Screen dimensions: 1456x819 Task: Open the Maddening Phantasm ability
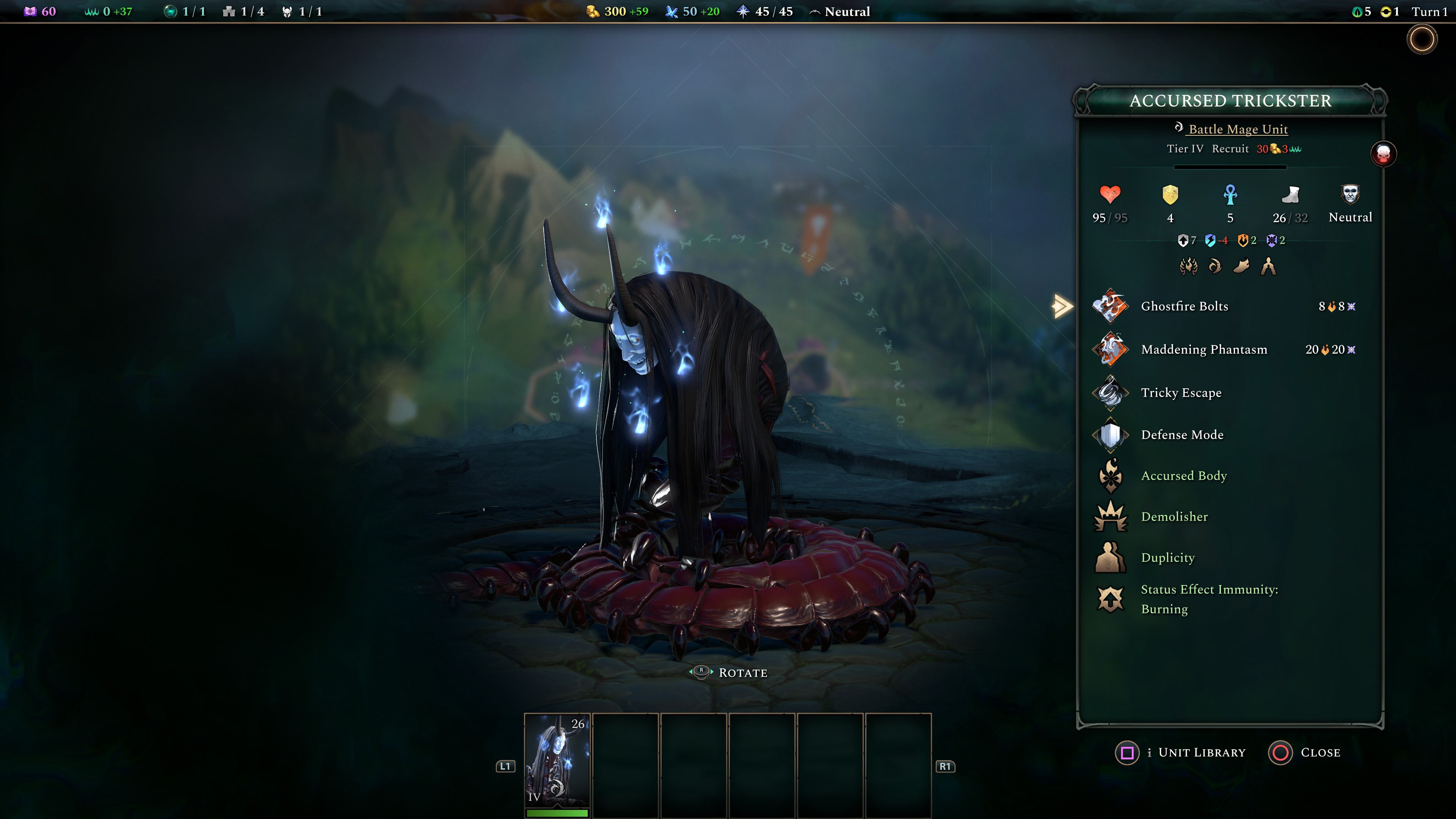tap(1110, 349)
